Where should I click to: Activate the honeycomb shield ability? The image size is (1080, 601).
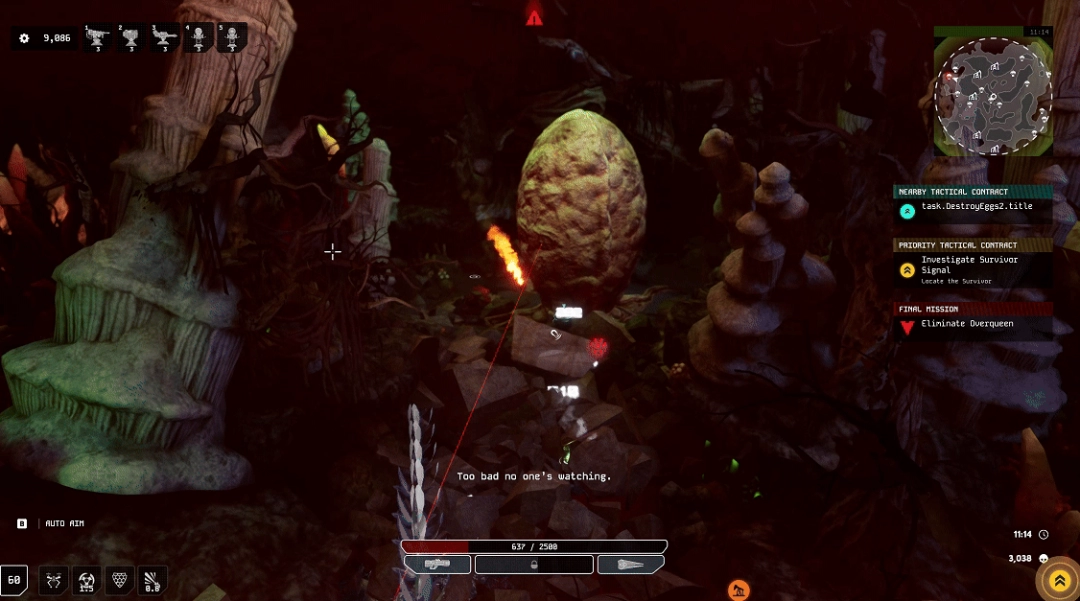(x=120, y=580)
